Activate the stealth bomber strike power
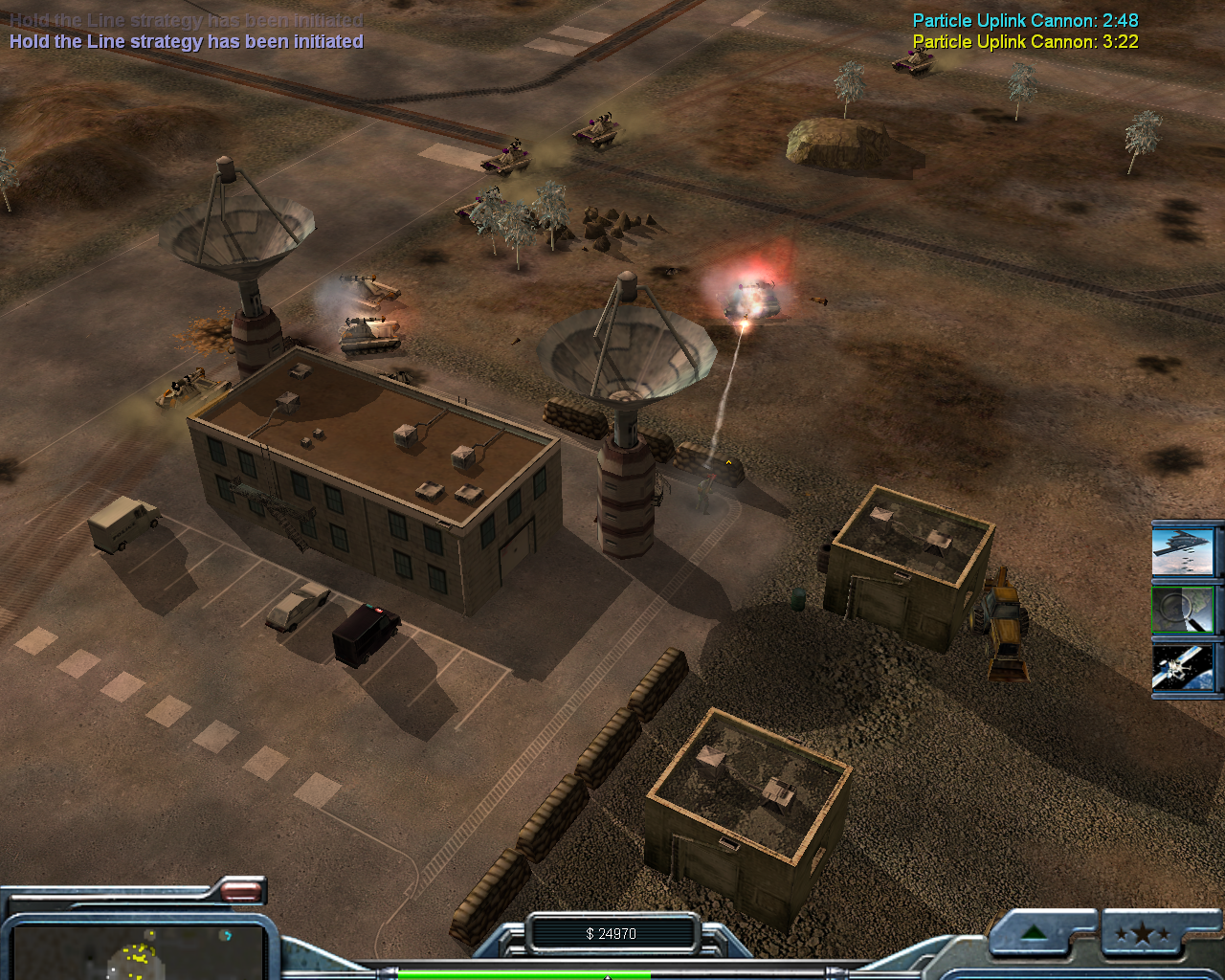The height and width of the screenshot is (980, 1225). click(1183, 549)
